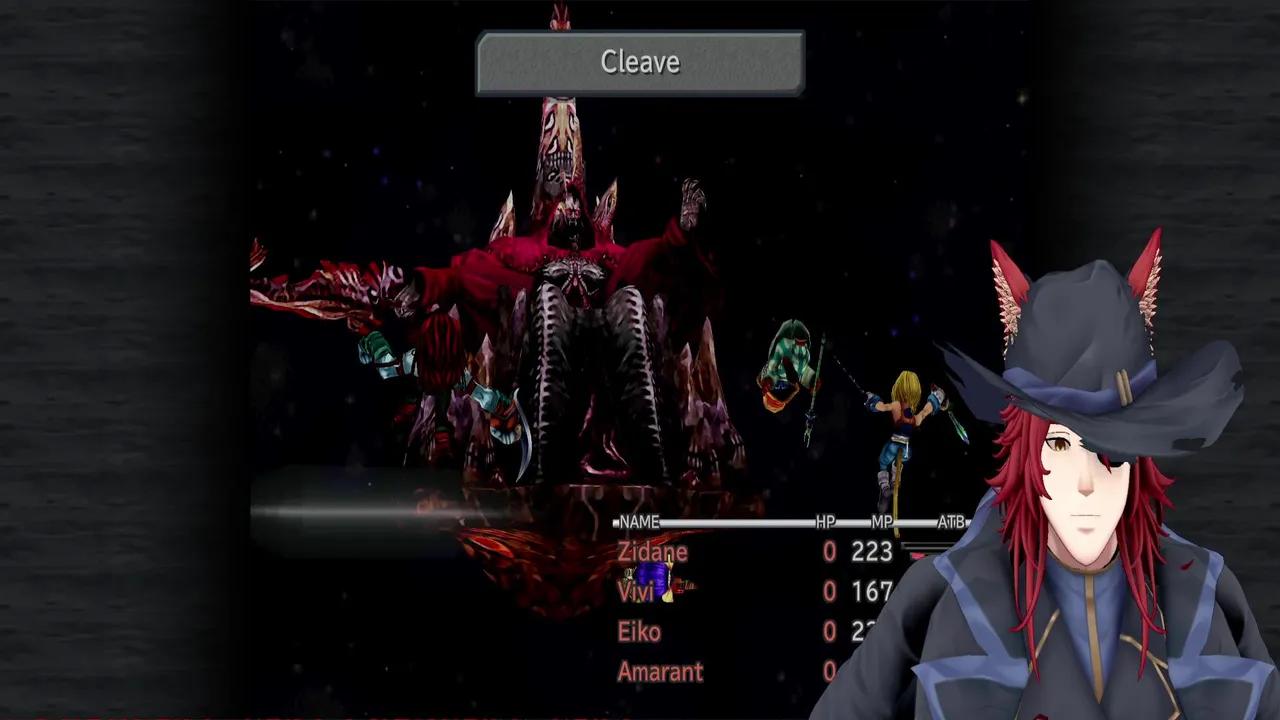
Task: Choose Vivi's row in the party list
Action: (x=636, y=592)
